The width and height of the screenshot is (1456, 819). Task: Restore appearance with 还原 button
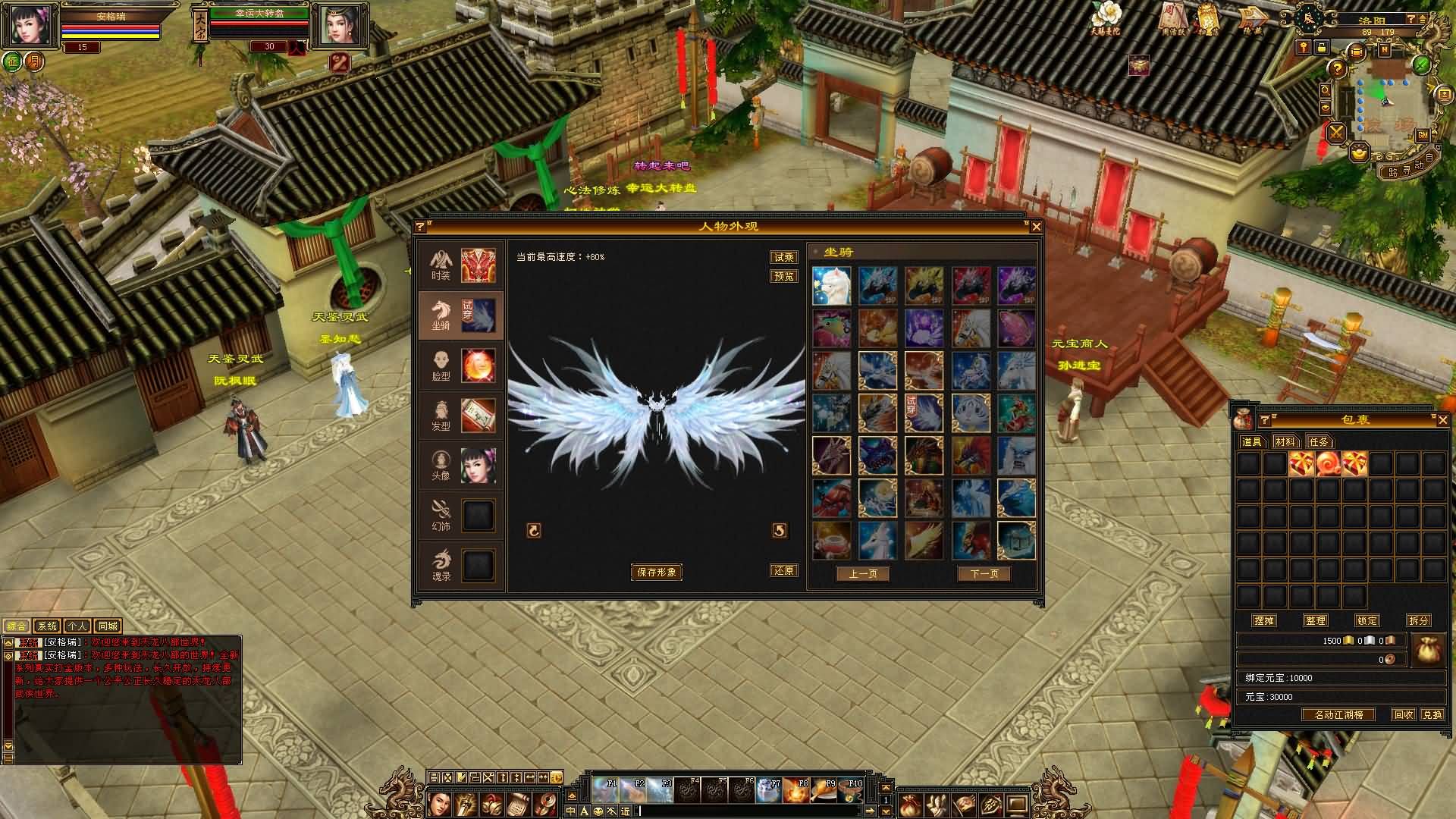pos(783,571)
